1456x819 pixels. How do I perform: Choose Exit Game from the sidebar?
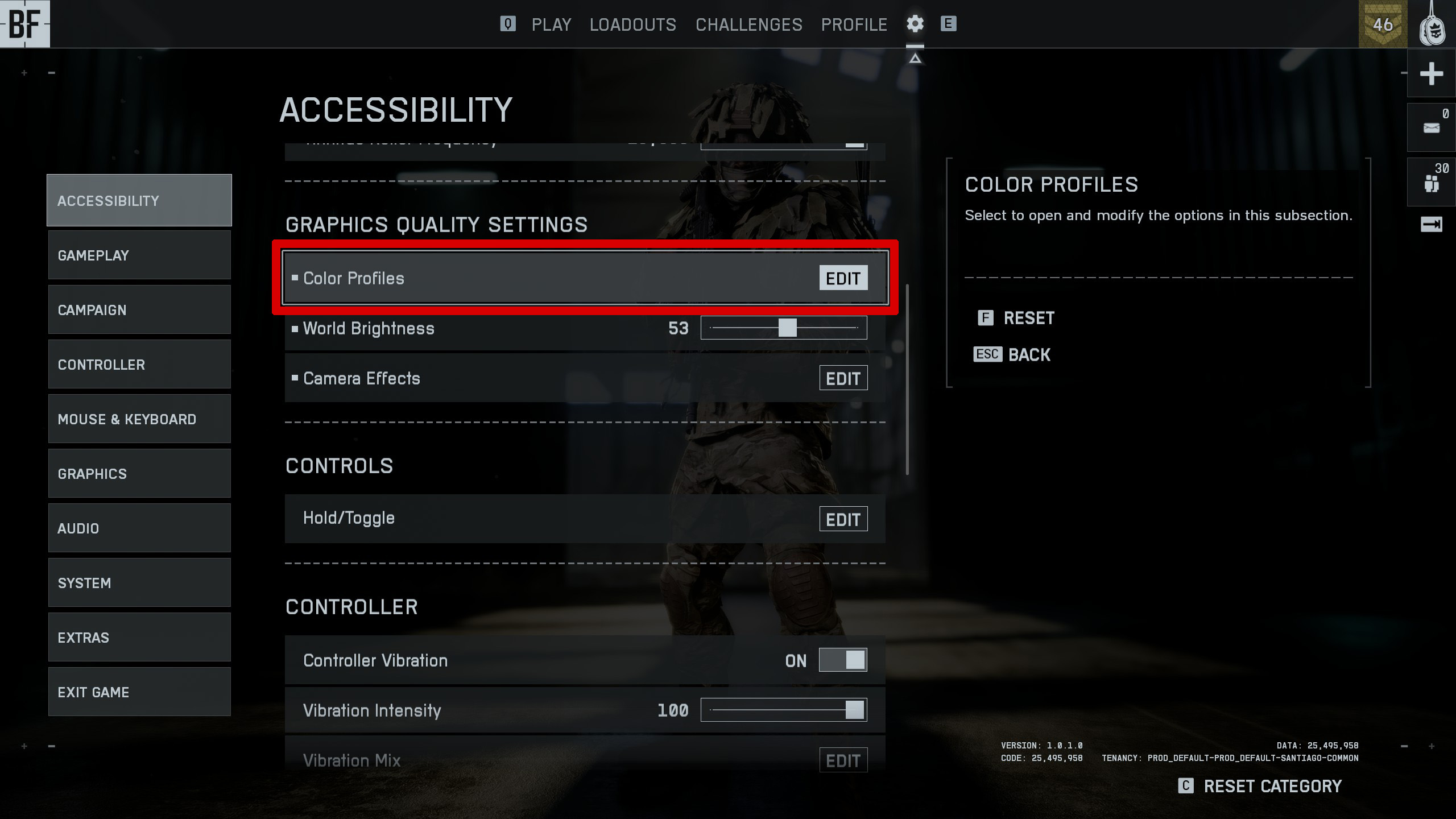[139, 692]
